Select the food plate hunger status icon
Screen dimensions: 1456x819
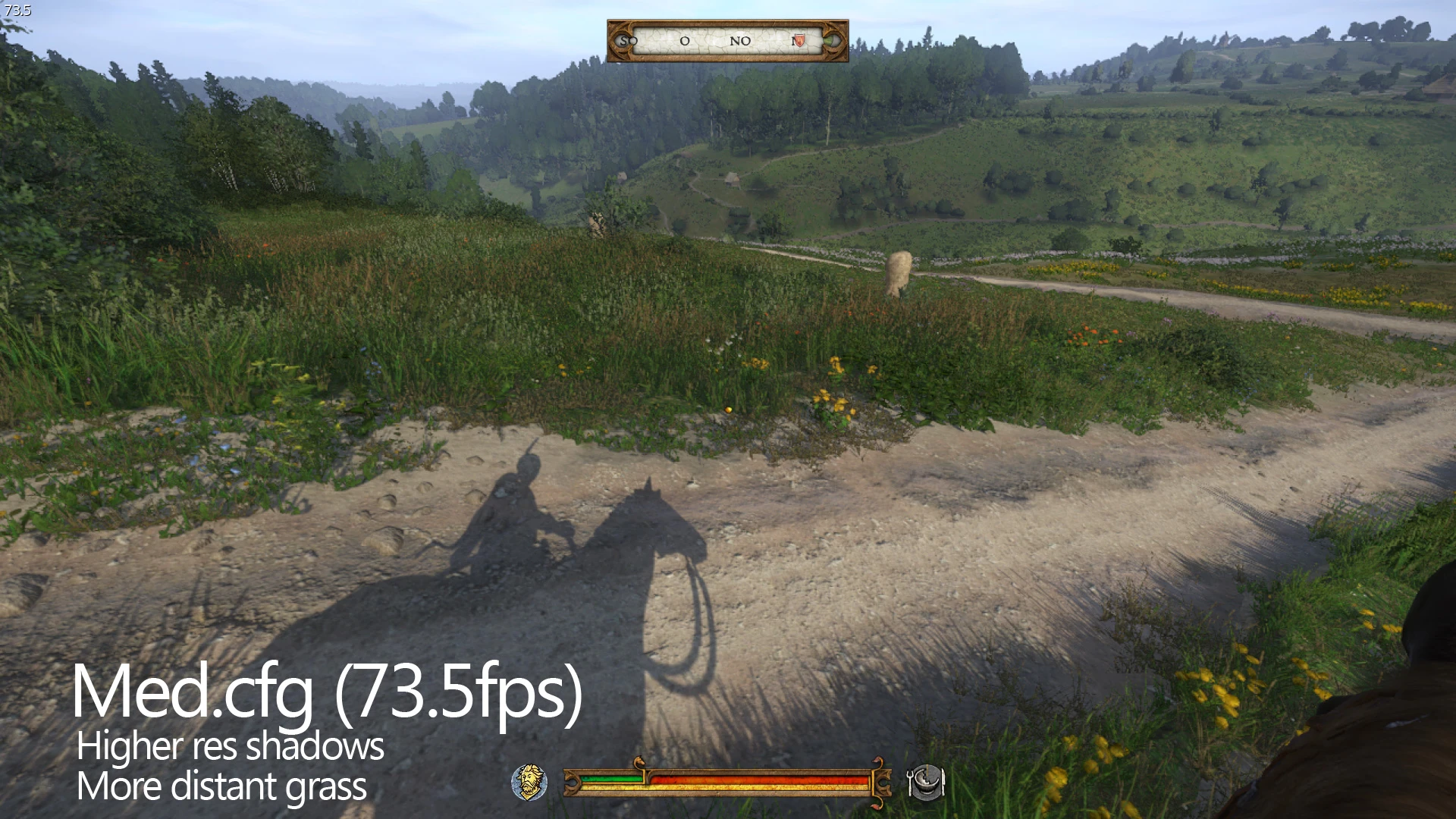[927, 783]
